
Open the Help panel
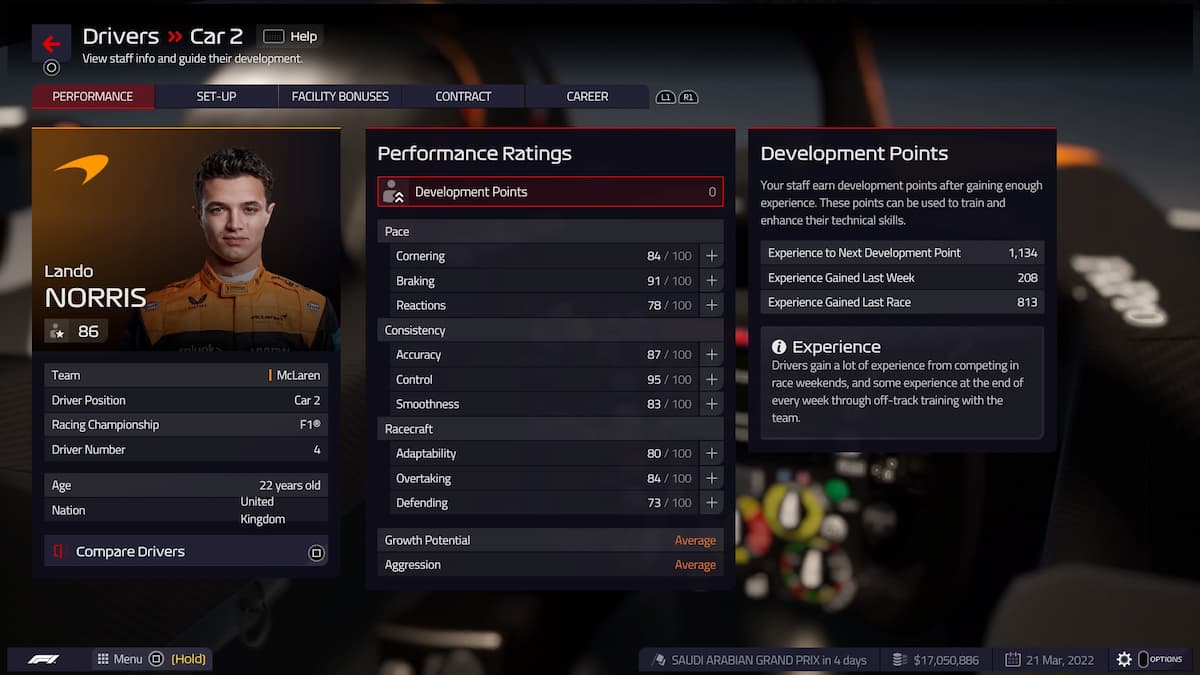pyautogui.click(x=290, y=37)
